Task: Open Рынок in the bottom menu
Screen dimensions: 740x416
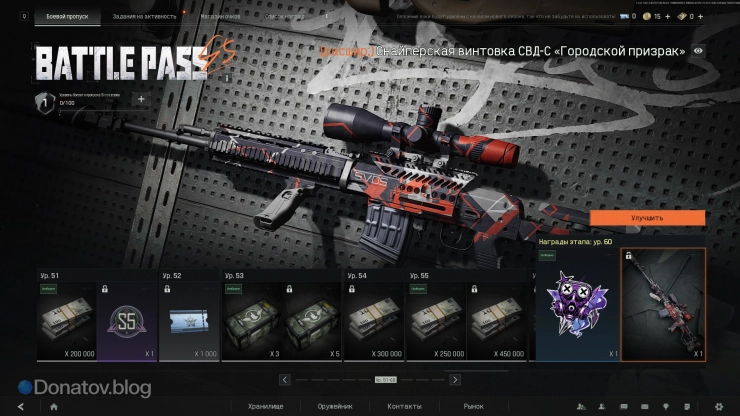Action: click(472, 406)
